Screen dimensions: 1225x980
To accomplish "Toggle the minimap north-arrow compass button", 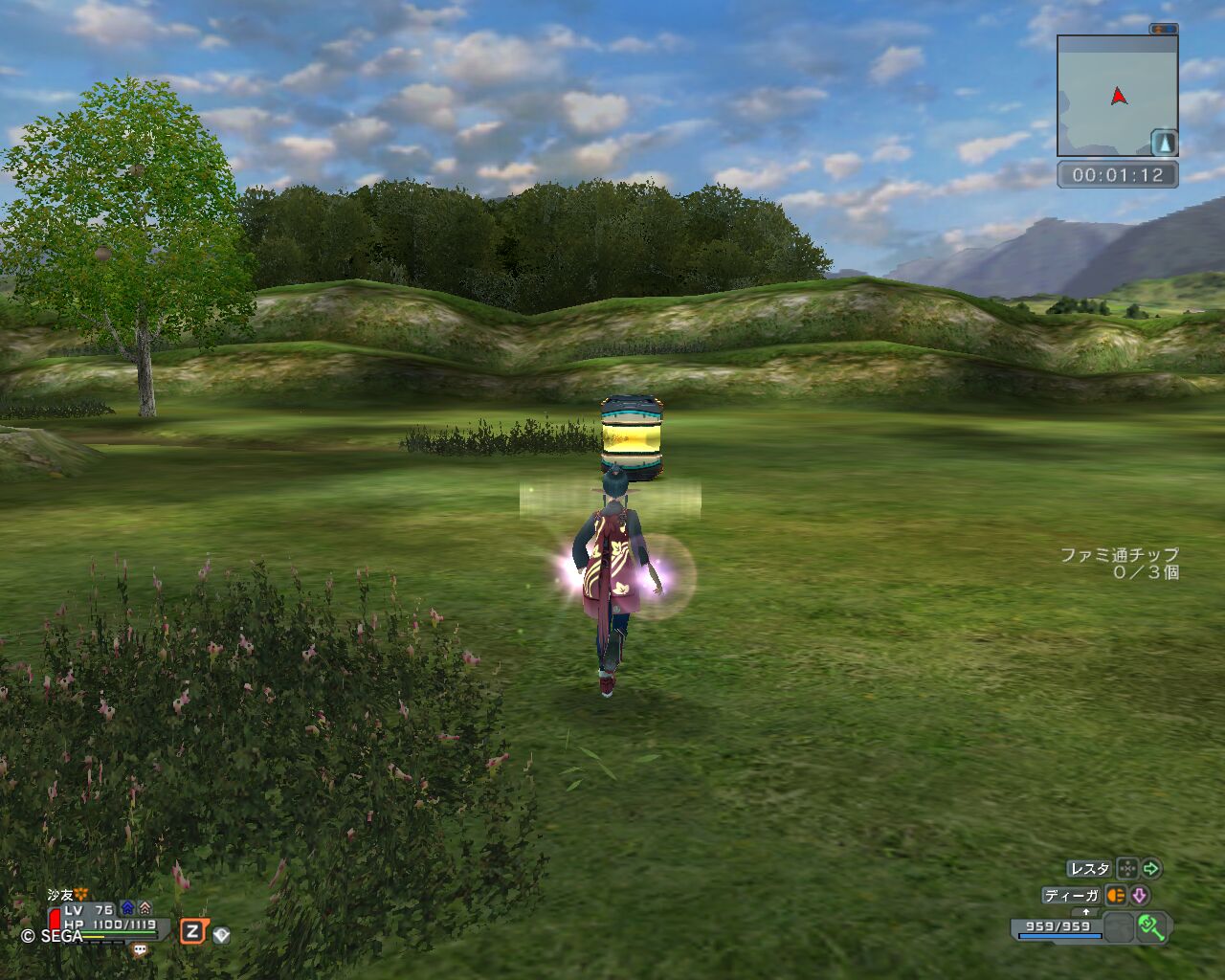I will [1164, 143].
